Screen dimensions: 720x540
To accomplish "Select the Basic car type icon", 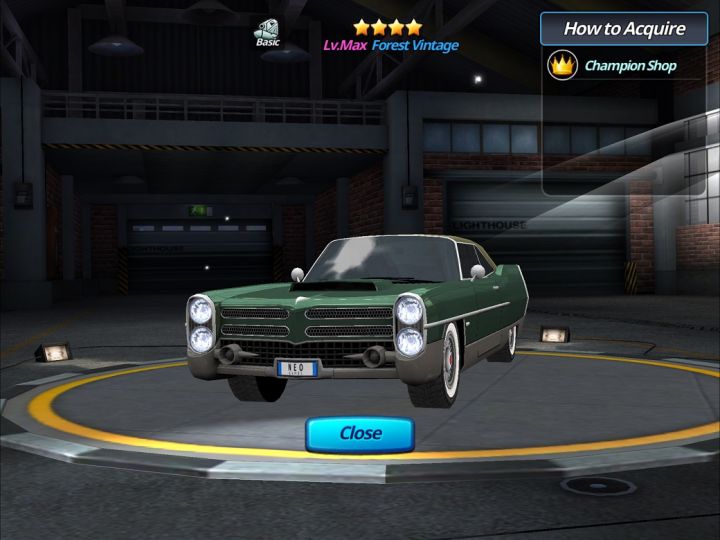I will [x=267, y=32].
